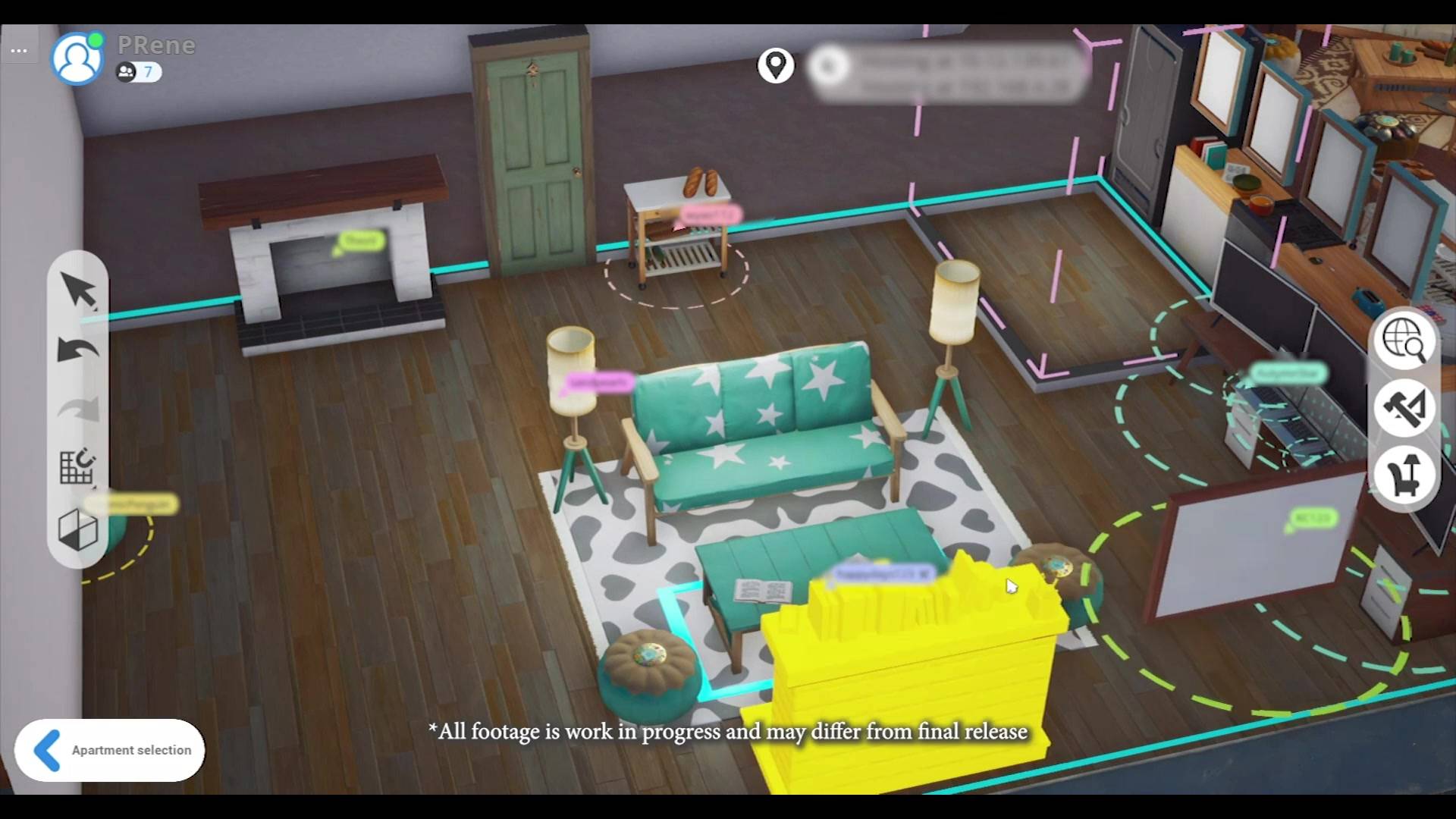Click the undo arrow icon

(x=78, y=350)
